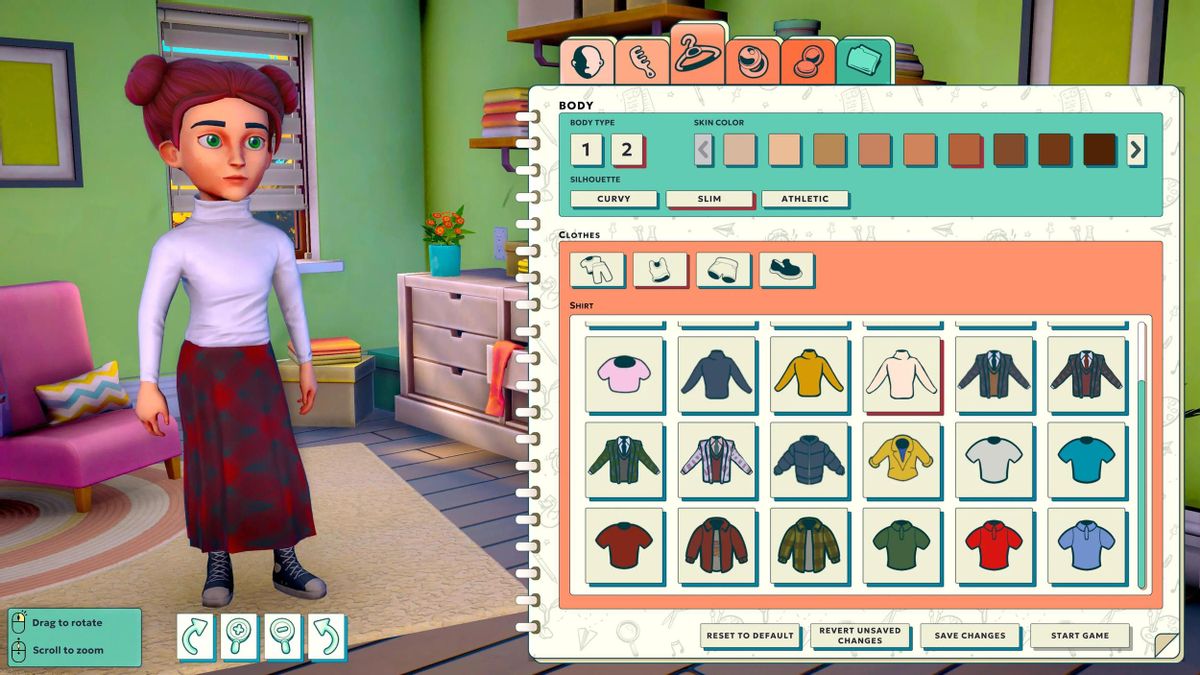Click the zoom-in magnifier button
The height and width of the screenshot is (675, 1200).
pos(240,637)
